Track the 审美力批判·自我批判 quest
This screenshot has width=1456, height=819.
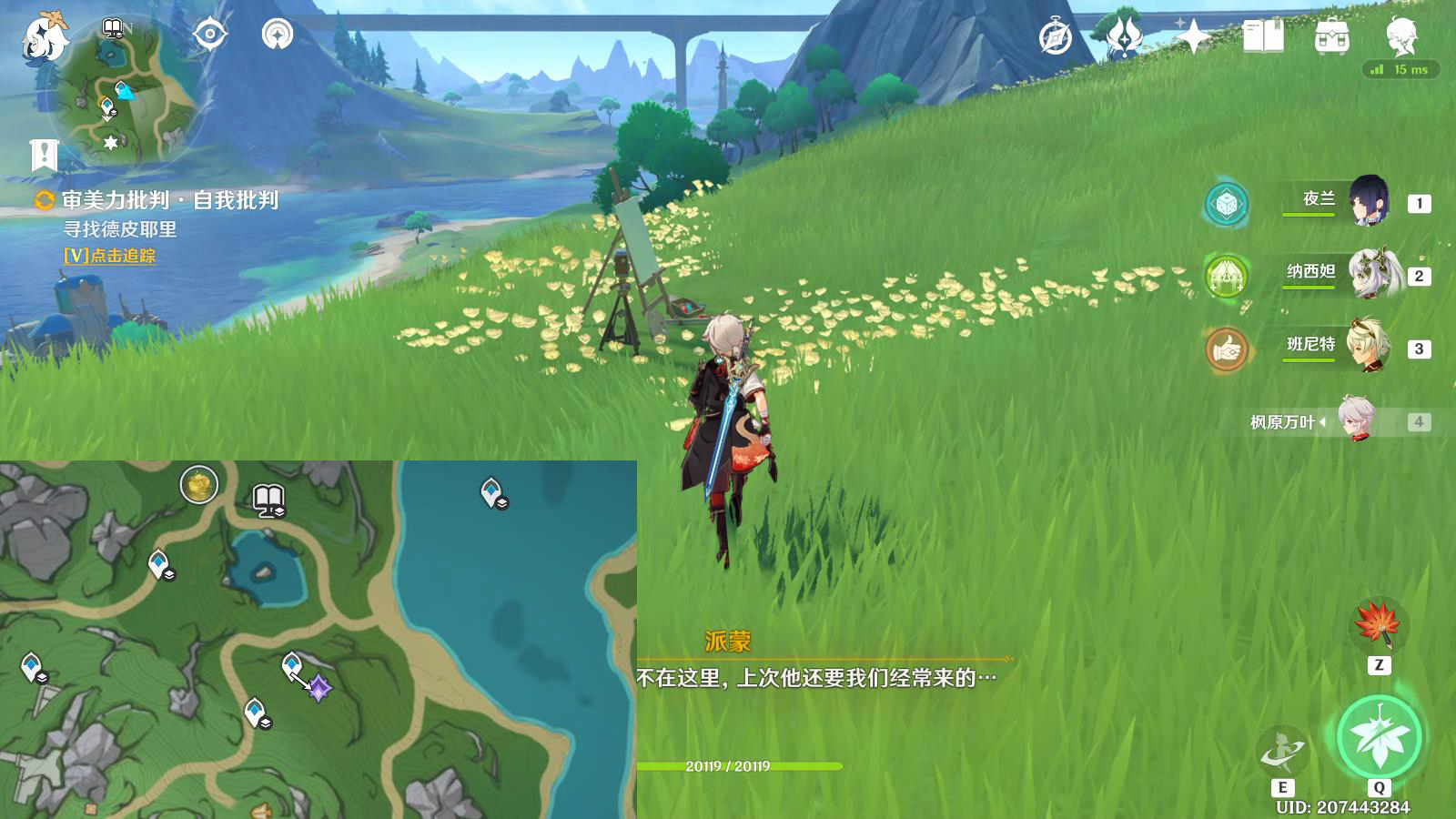[x=109, y=256]
